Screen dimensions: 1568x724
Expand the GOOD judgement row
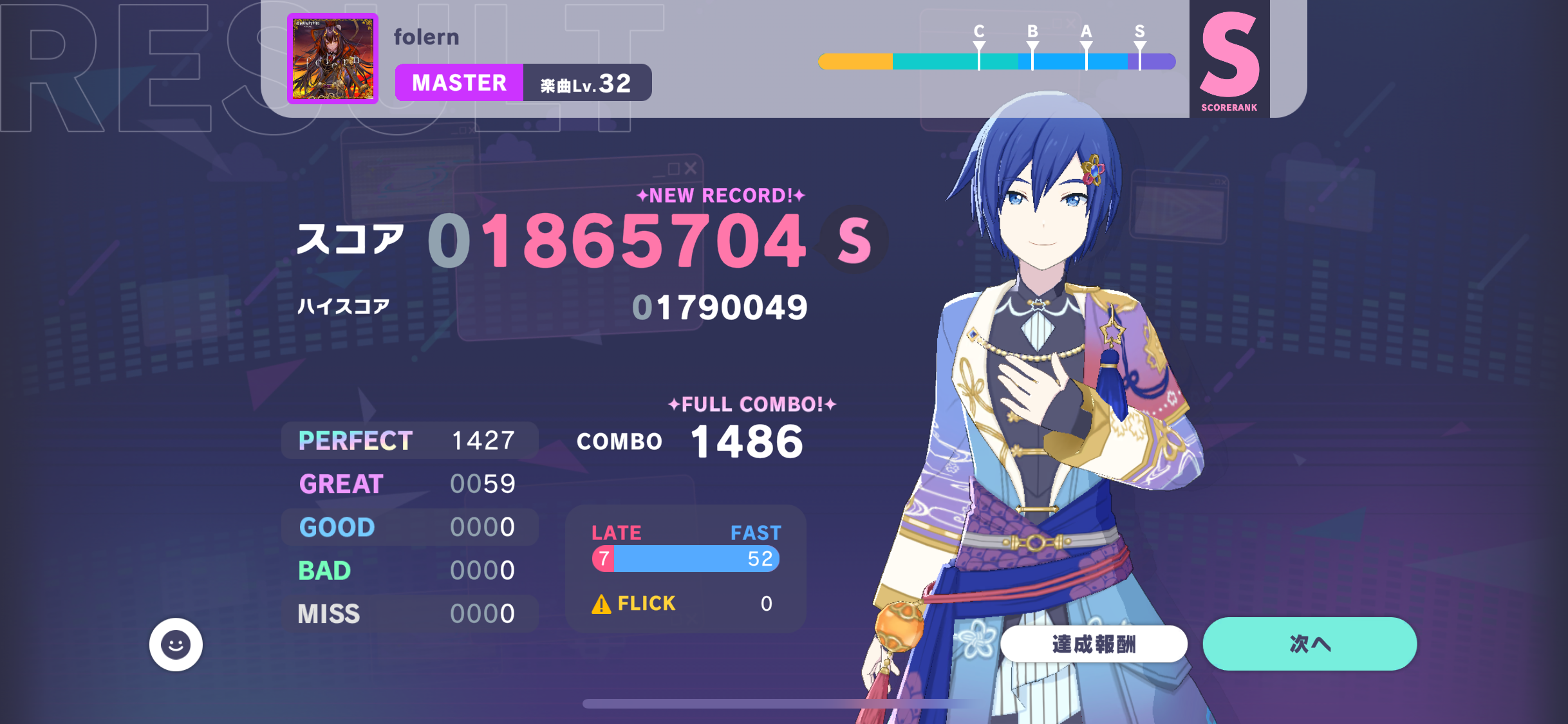[x=409, y=526]
